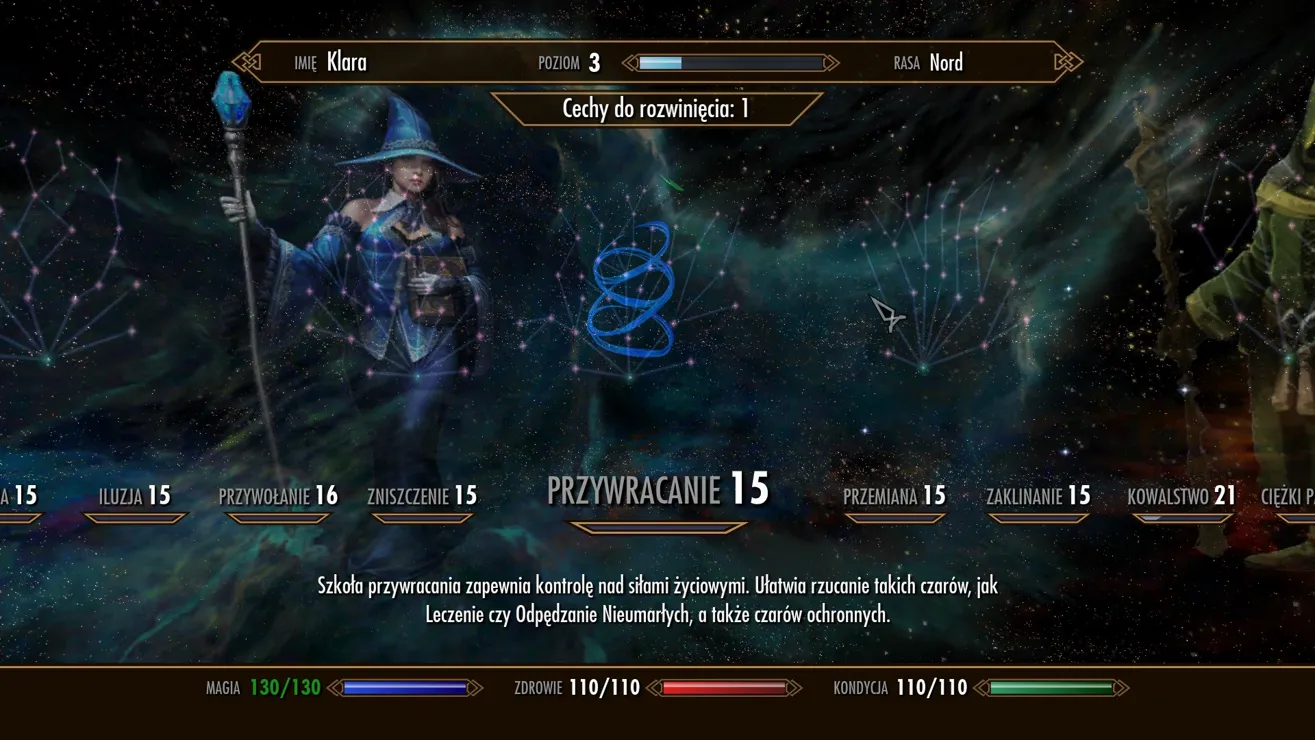This screenshot has height=740, width=1315.
Task: Switch to the Zniszczenie skill
Action: point(422,496)
